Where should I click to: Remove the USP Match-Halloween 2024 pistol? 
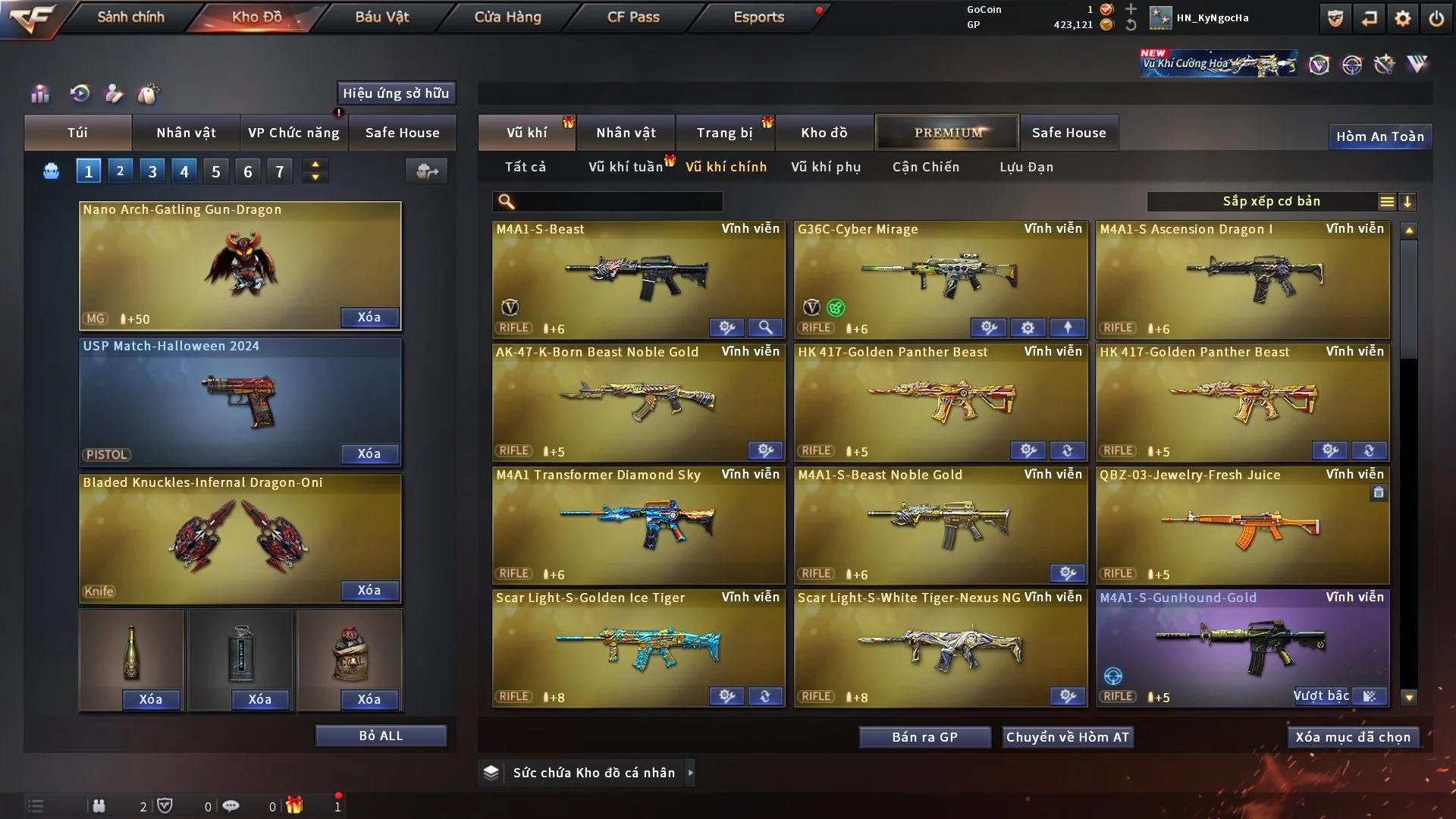pyautogui.click(x=369, y=453)
